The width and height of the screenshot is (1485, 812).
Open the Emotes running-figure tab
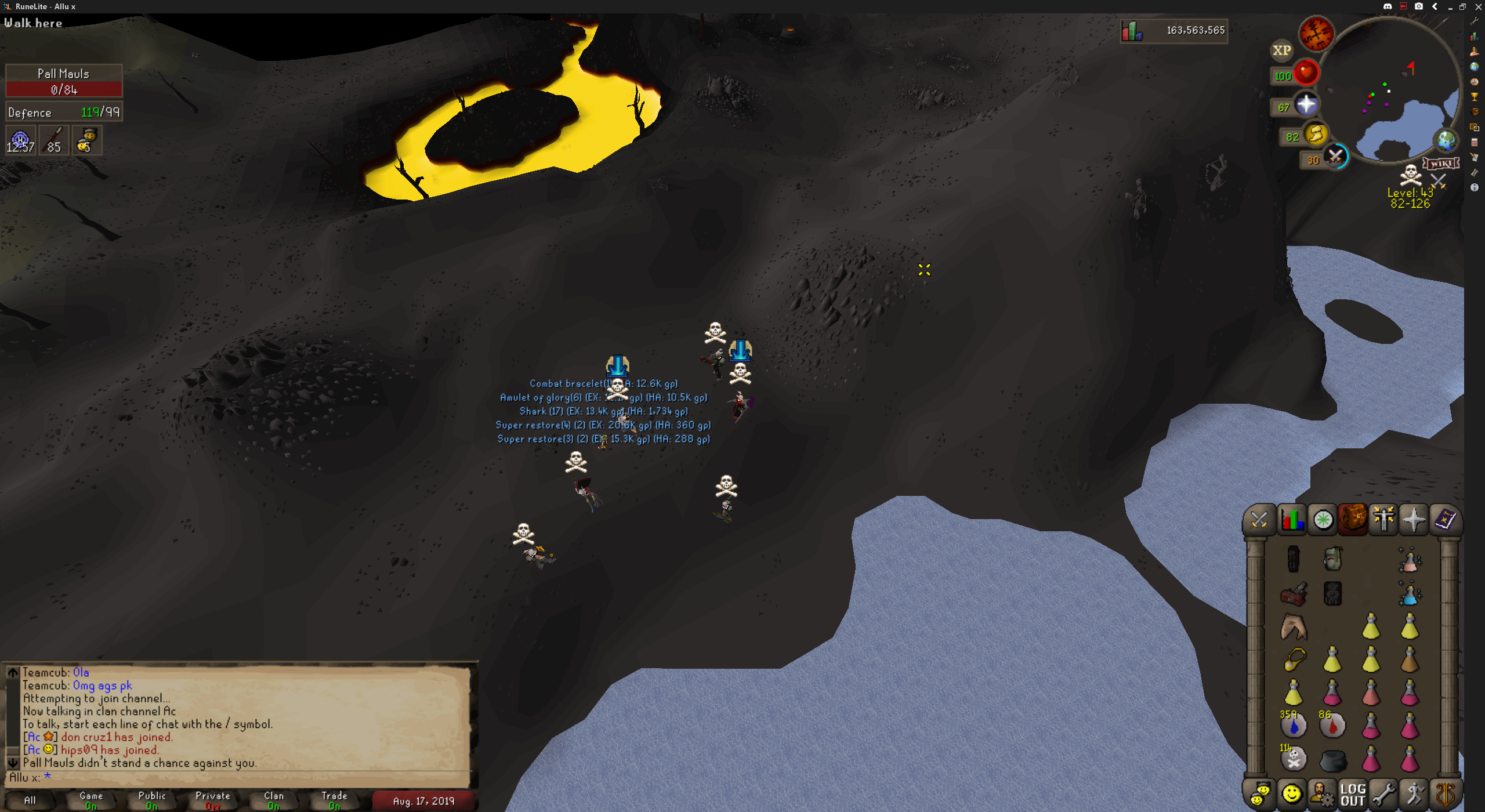coord(1414,794)
